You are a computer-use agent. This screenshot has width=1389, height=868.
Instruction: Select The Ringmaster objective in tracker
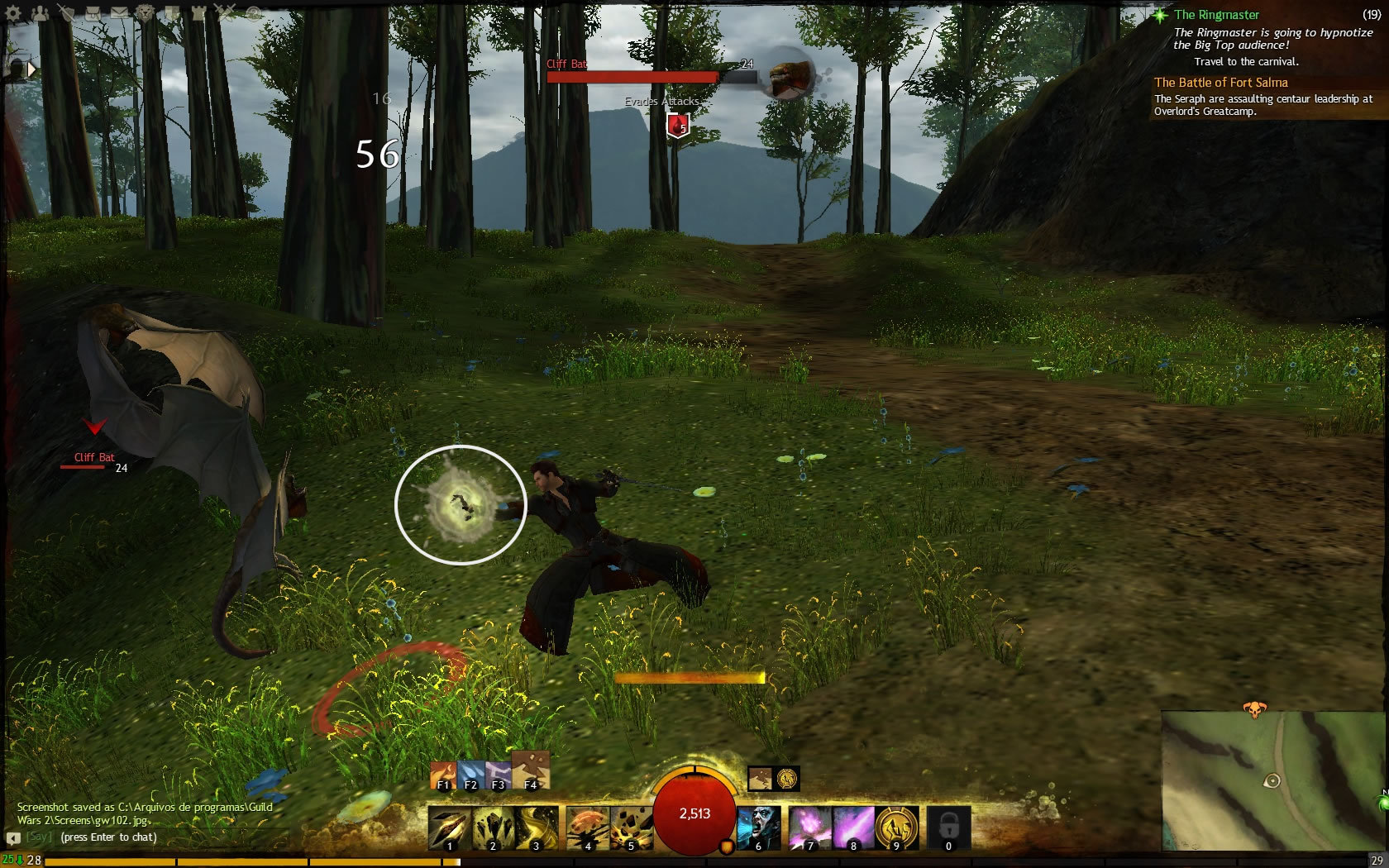(x=1216, y=15)
